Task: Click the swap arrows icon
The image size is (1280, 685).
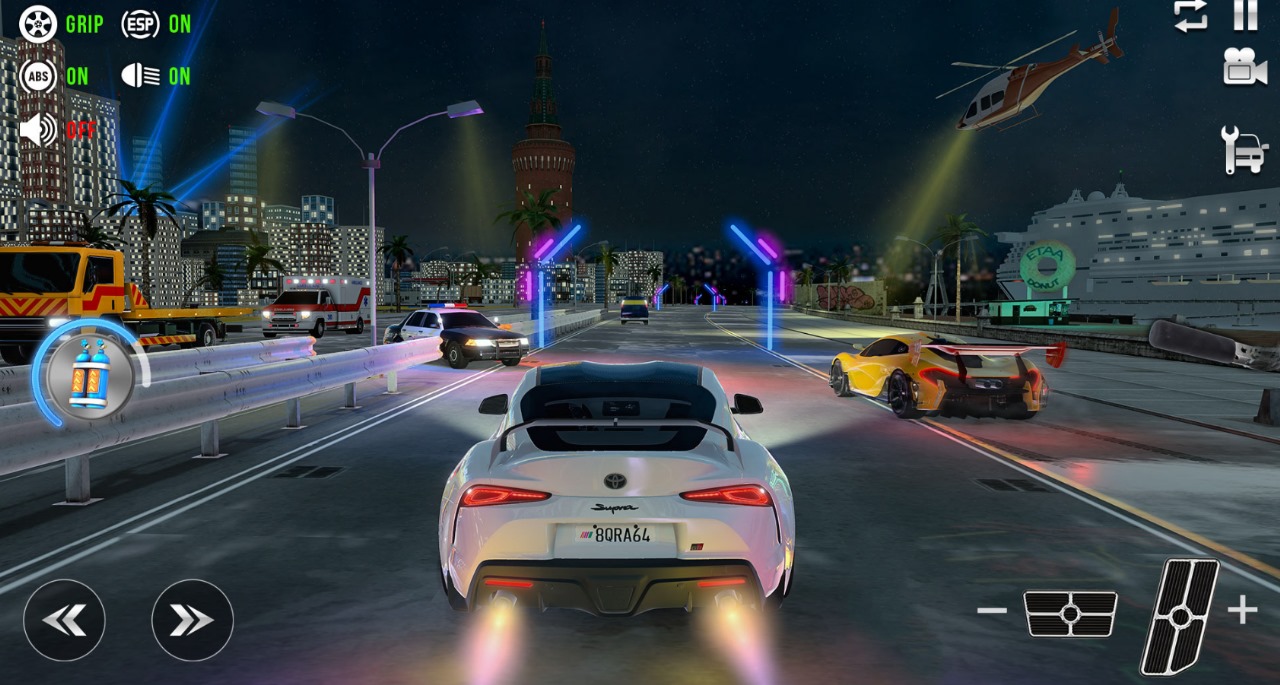Action: coord(1190,15)
